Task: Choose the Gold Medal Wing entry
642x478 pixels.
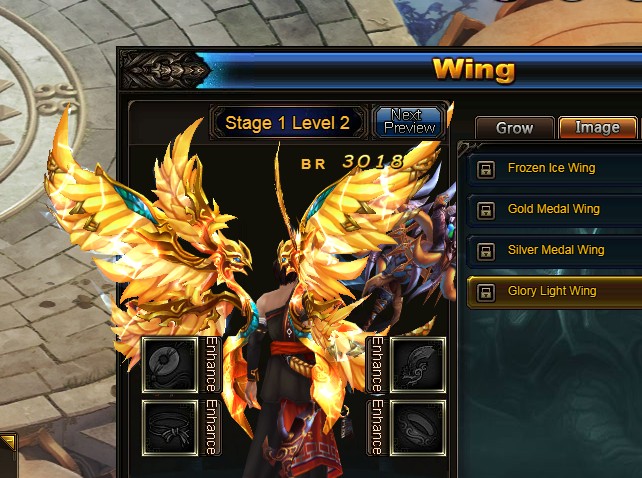Action: (x=555, y=210)
